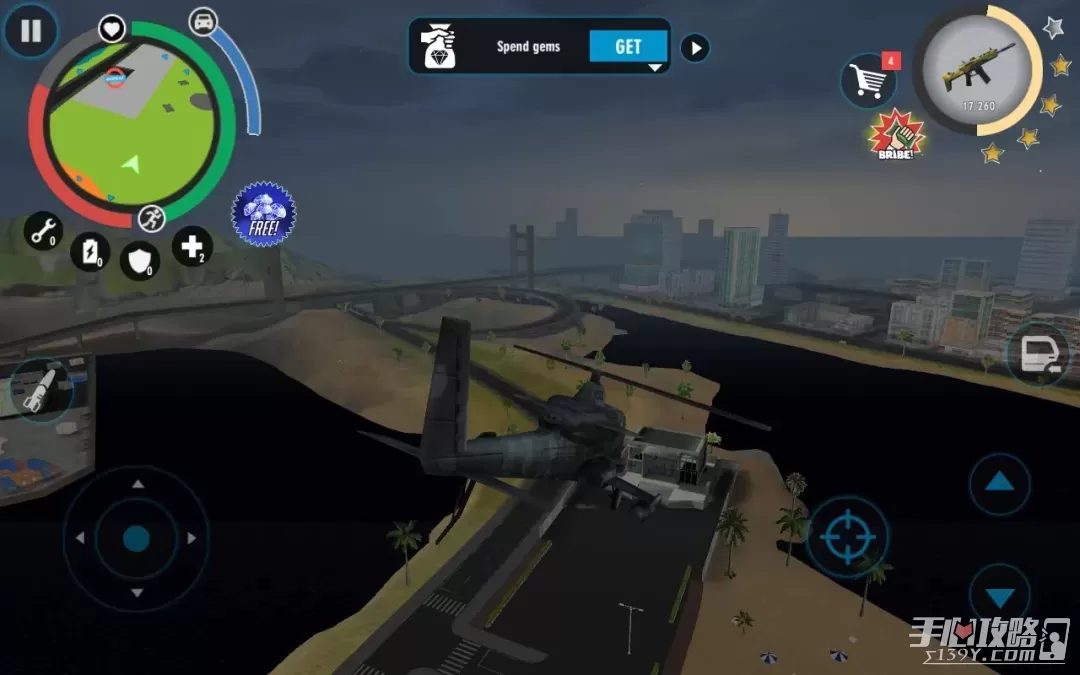This screenshot has height=675, width=1080.
Task: Activate the shield armor item
Action: [140, 261]
